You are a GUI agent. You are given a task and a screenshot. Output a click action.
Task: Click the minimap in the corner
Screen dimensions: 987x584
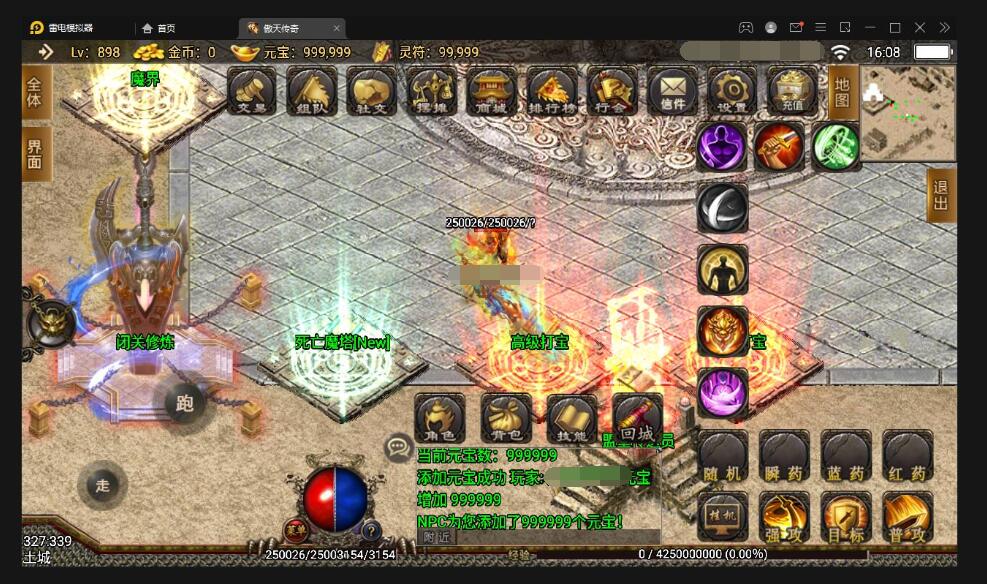908,112
